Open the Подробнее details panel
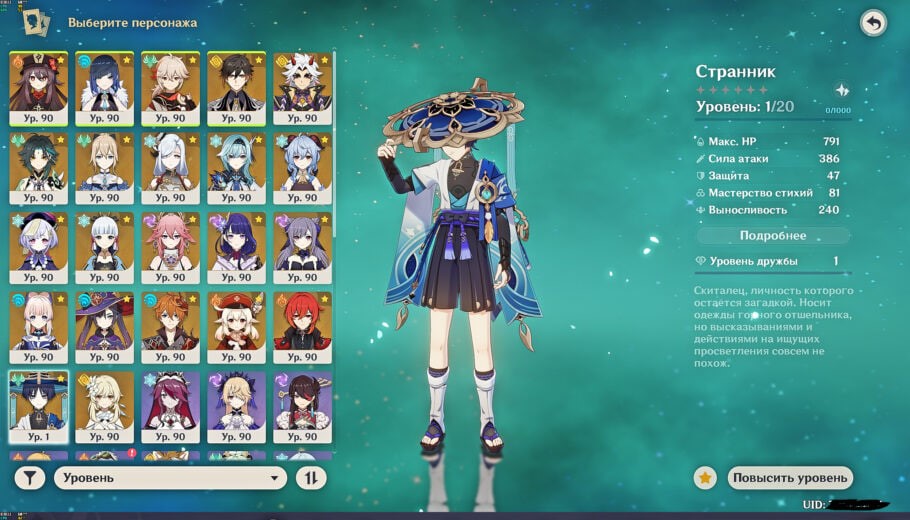Image resolution: width=910 pixels, height=520 pixels. [773, 236]
